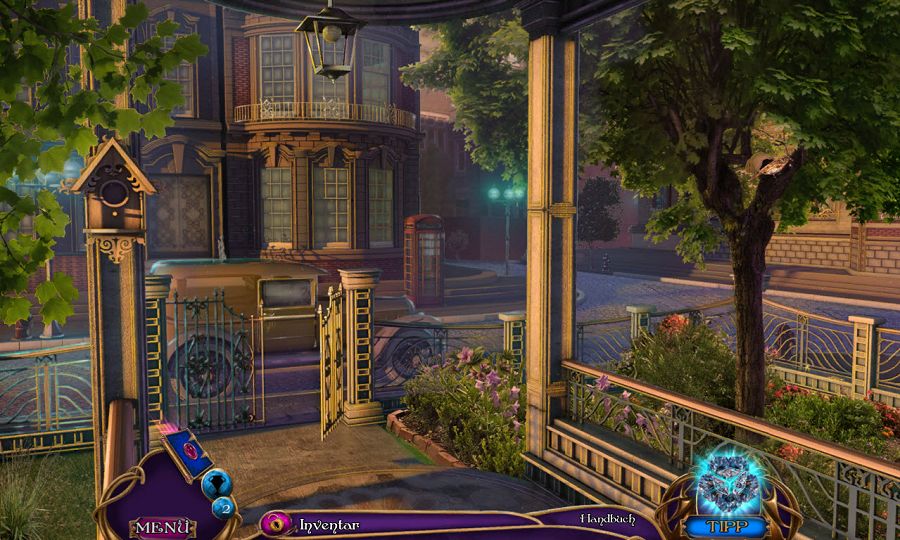
Task: Click the glowing crystal hint gem
Action: 727,484
